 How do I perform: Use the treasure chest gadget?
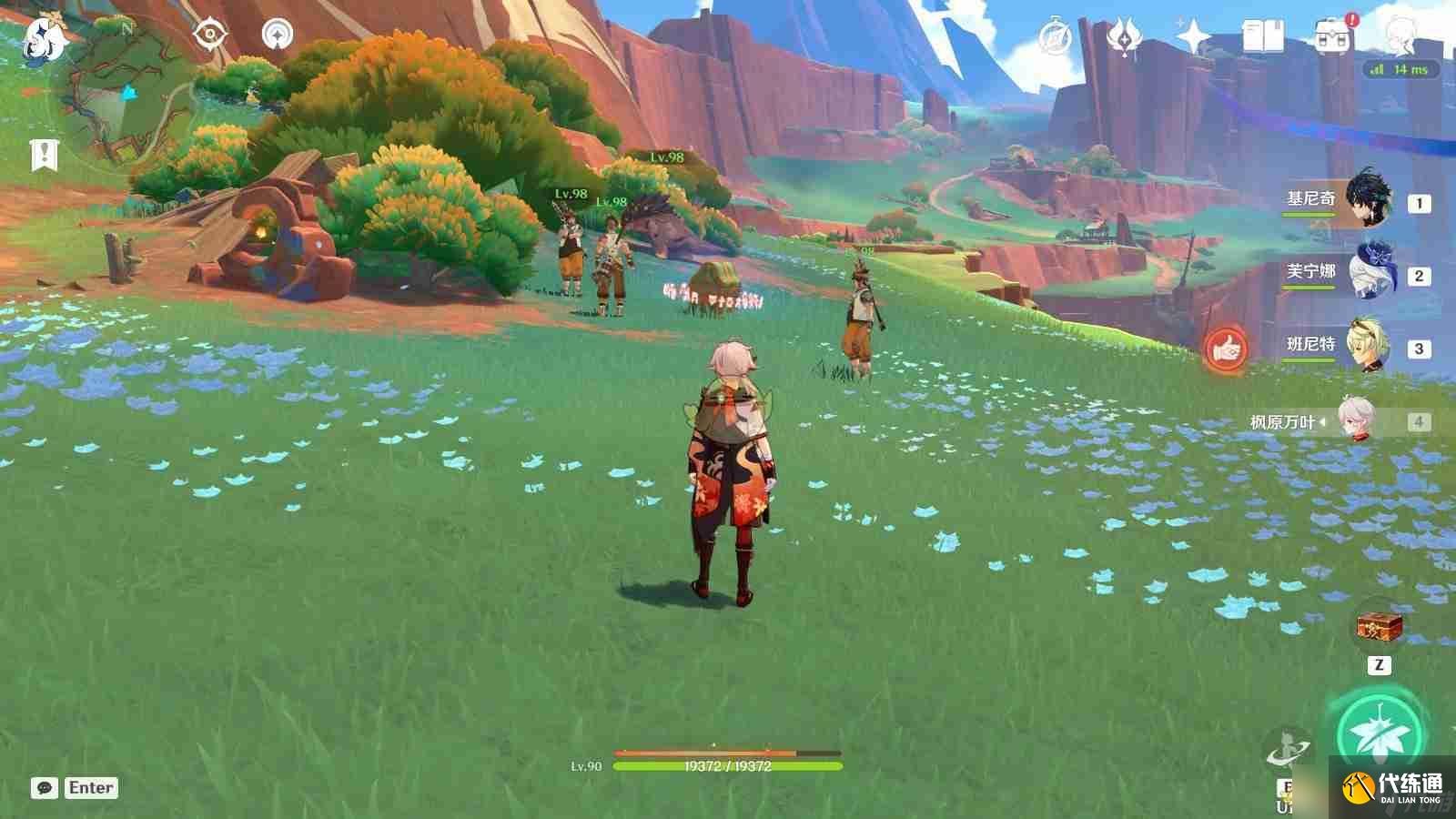point(1379,626)
